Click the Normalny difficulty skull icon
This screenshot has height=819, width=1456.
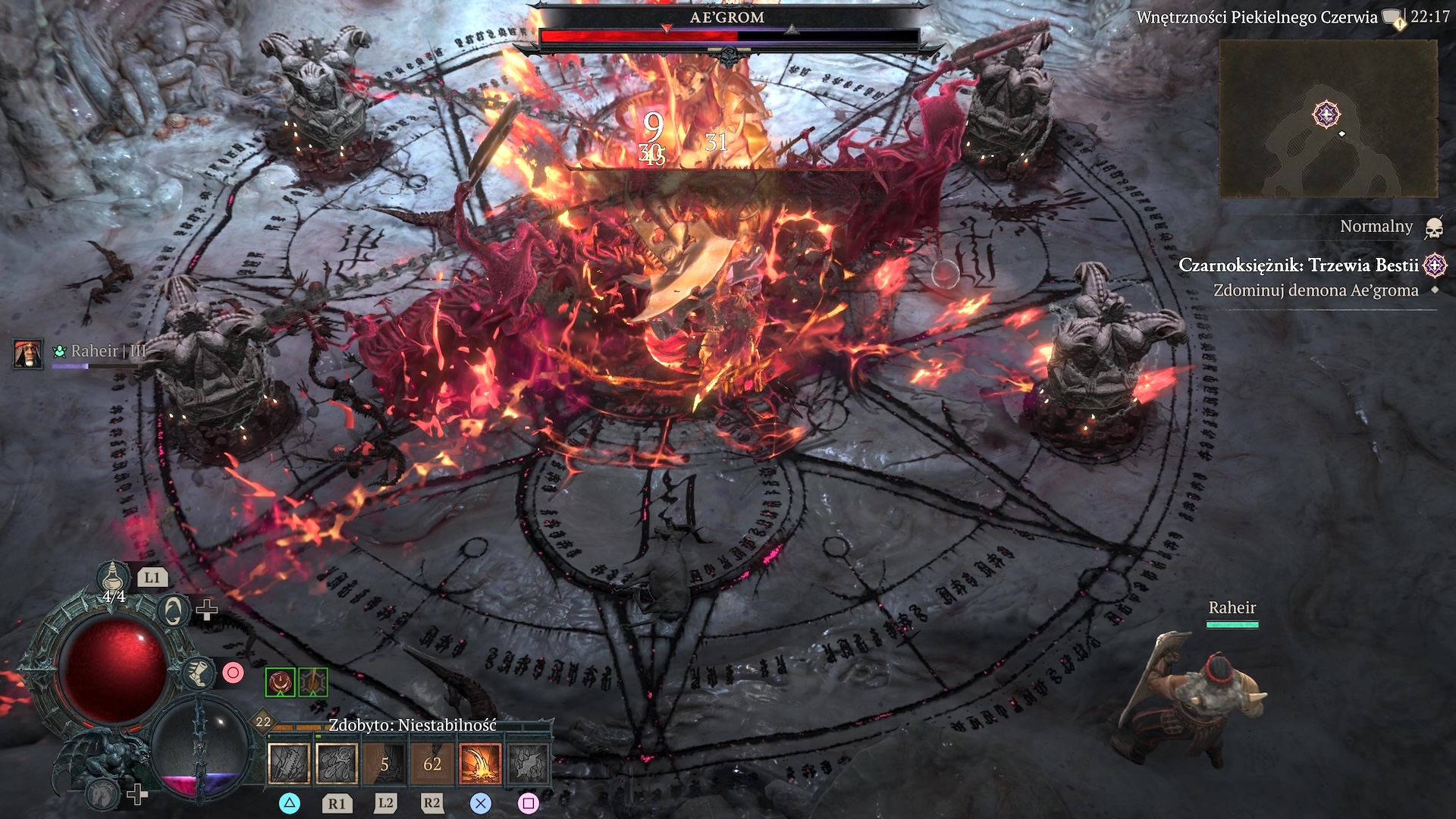point(1433,227)
